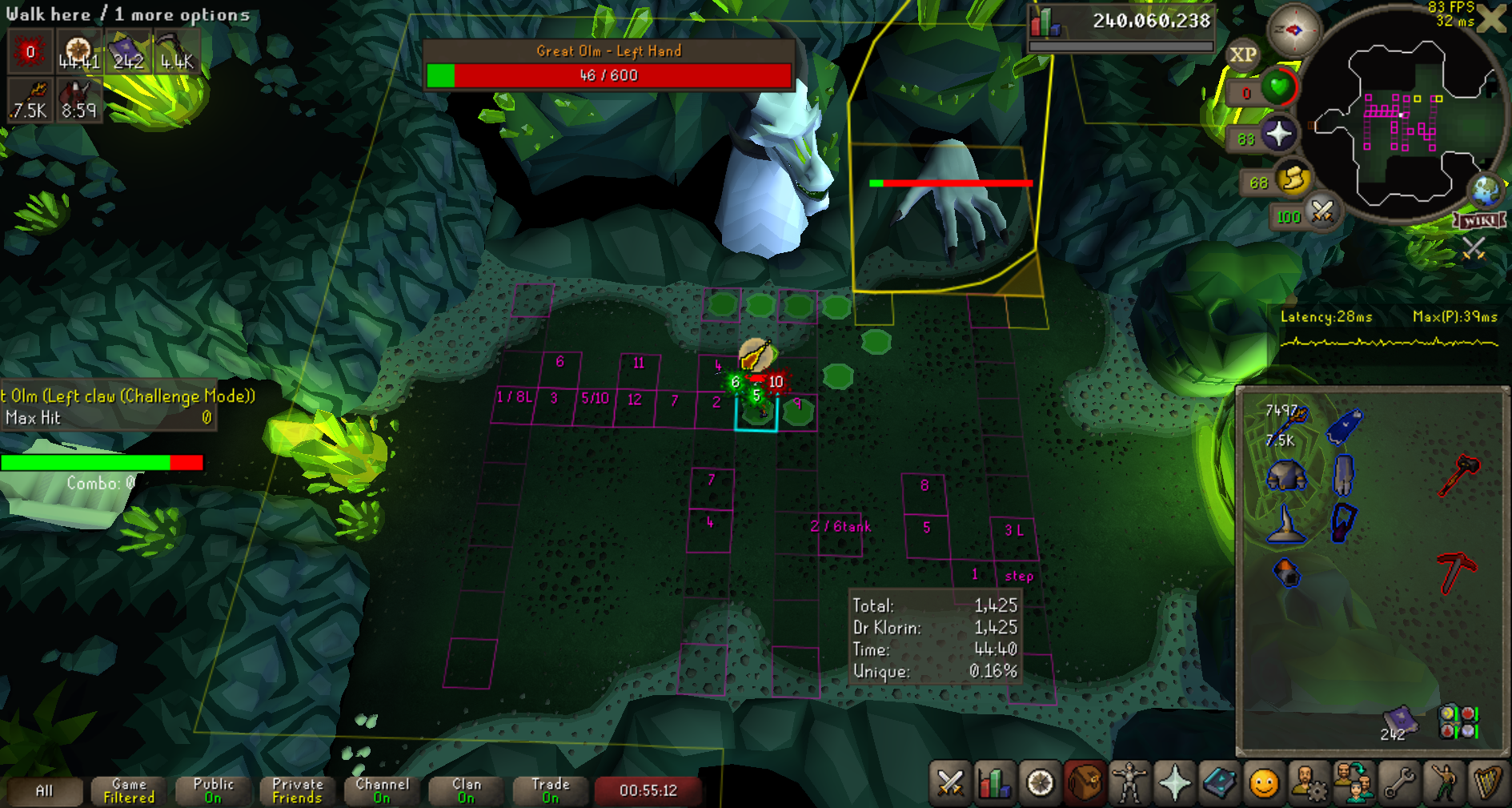Open the Emotes tab
This screenshot has width=1512, height=808.
1264,783
